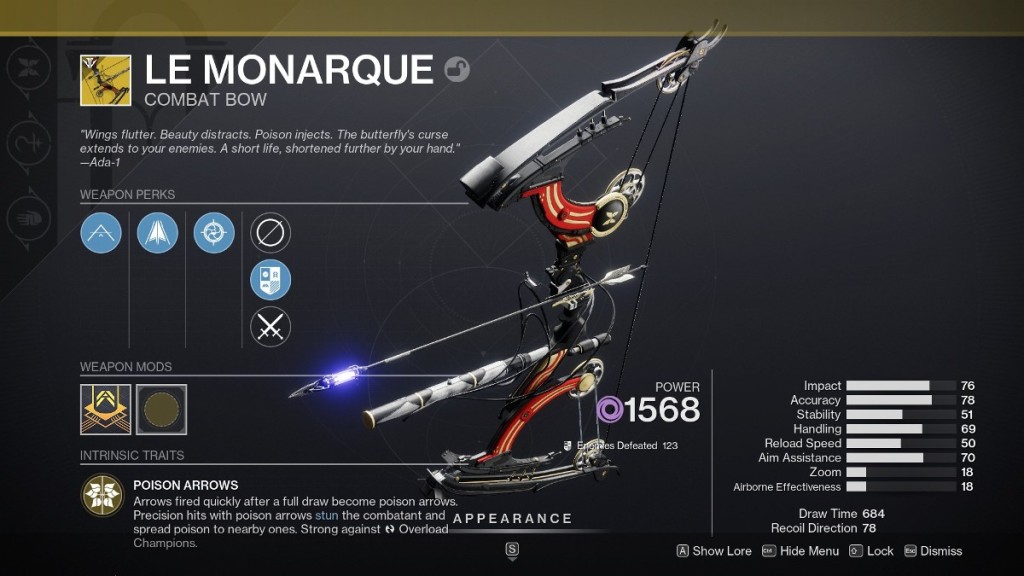Select the crossed swords tracker perk
Image resolution: width=1024 pixels, height=576 pixels.
coord(270,327)
